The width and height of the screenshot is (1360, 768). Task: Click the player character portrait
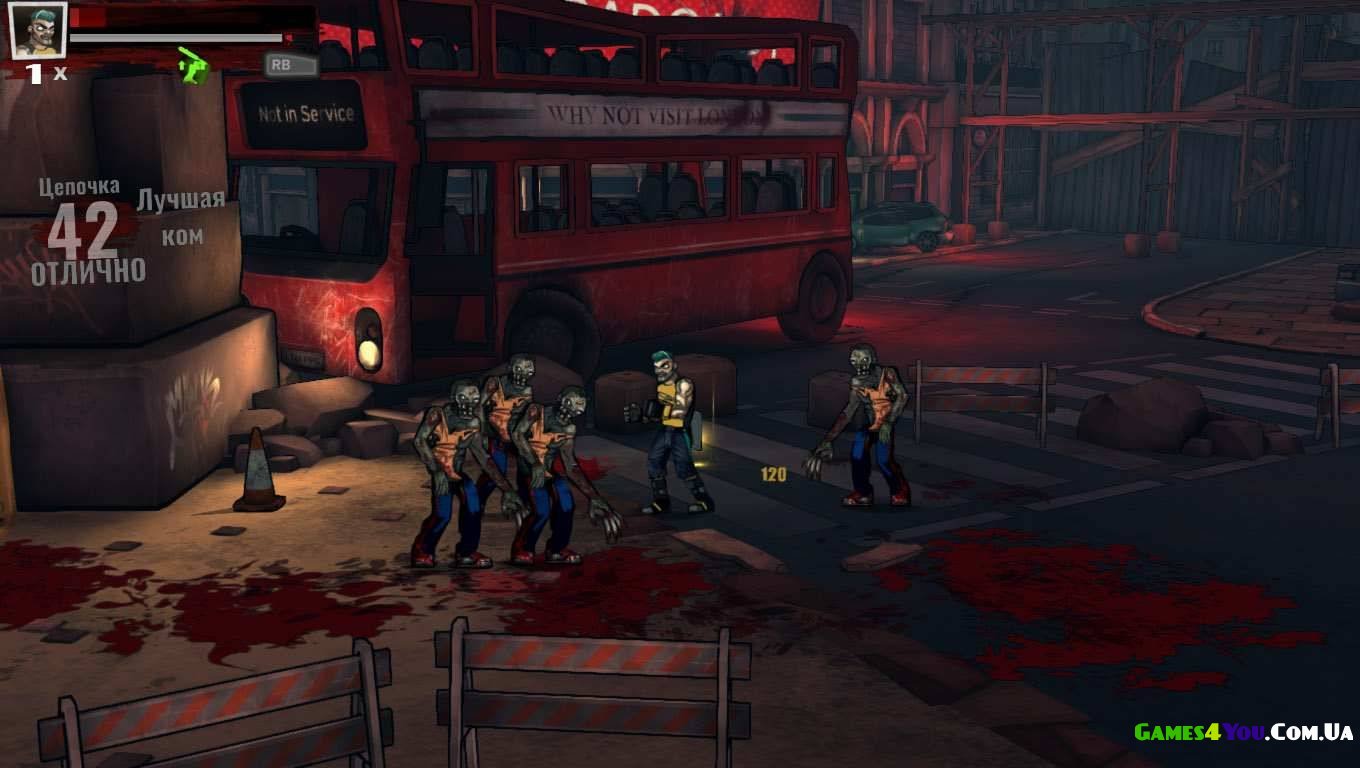(x=38, y=30)
